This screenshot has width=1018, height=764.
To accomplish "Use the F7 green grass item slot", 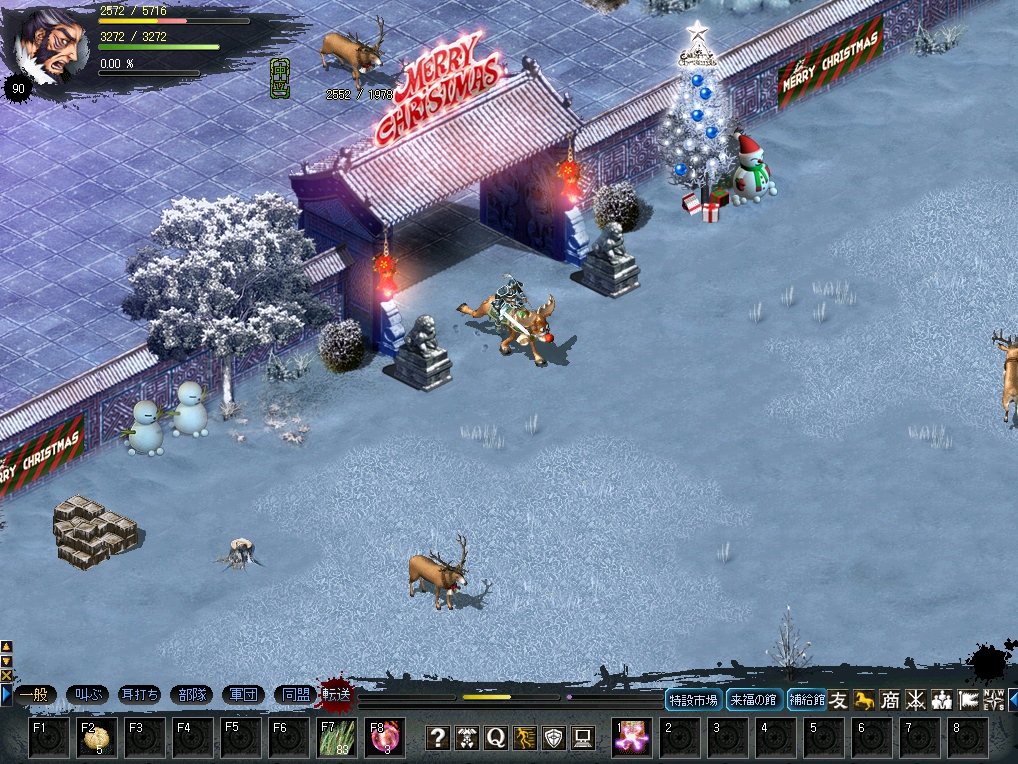I will tap(337, 738).
